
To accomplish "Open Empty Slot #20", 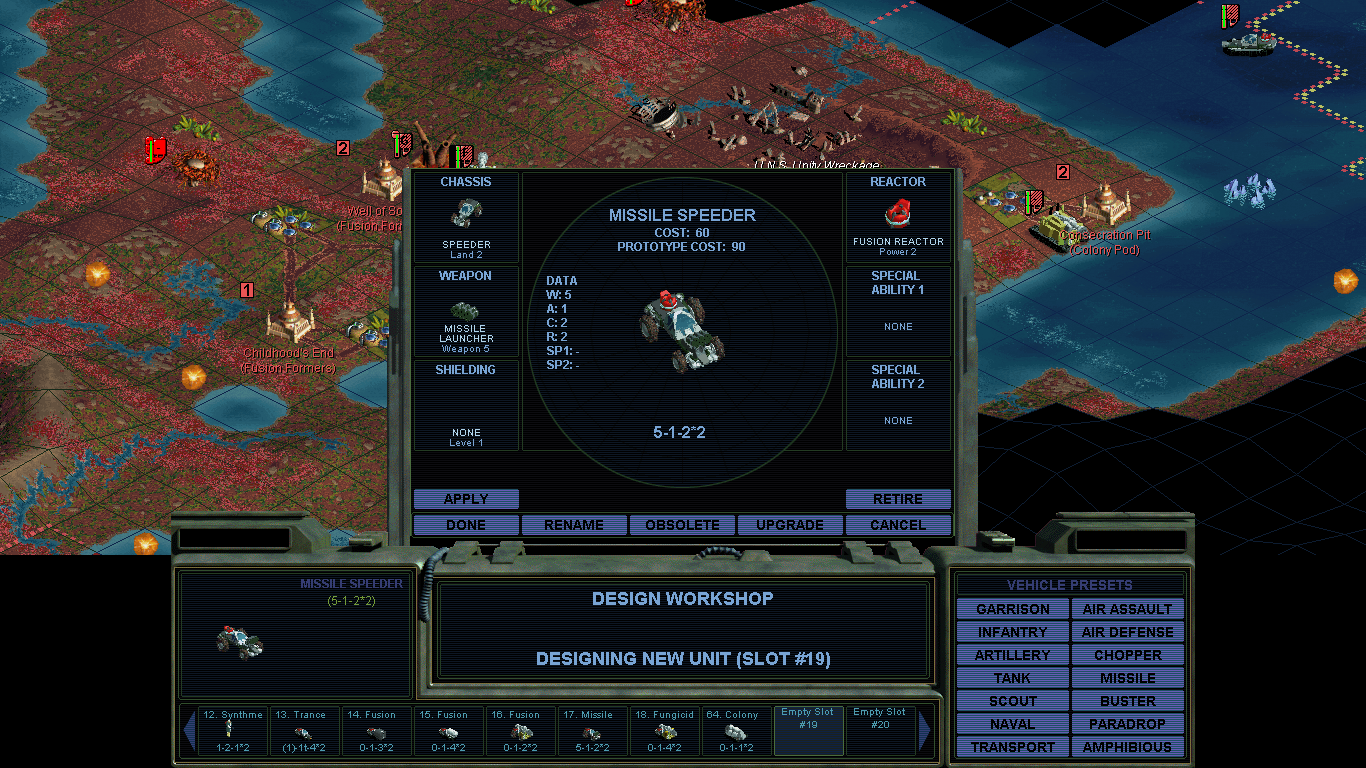I will click(881, 731).
